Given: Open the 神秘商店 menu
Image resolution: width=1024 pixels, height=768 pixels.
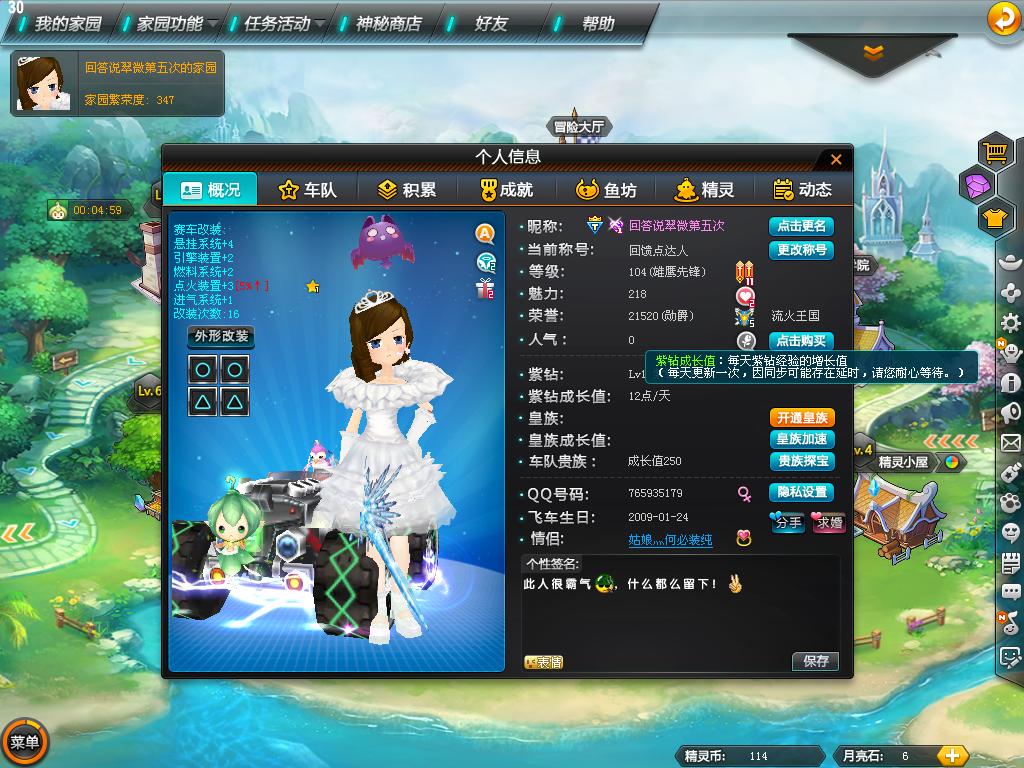Looking at the screenshot, I should click(388, 23).
